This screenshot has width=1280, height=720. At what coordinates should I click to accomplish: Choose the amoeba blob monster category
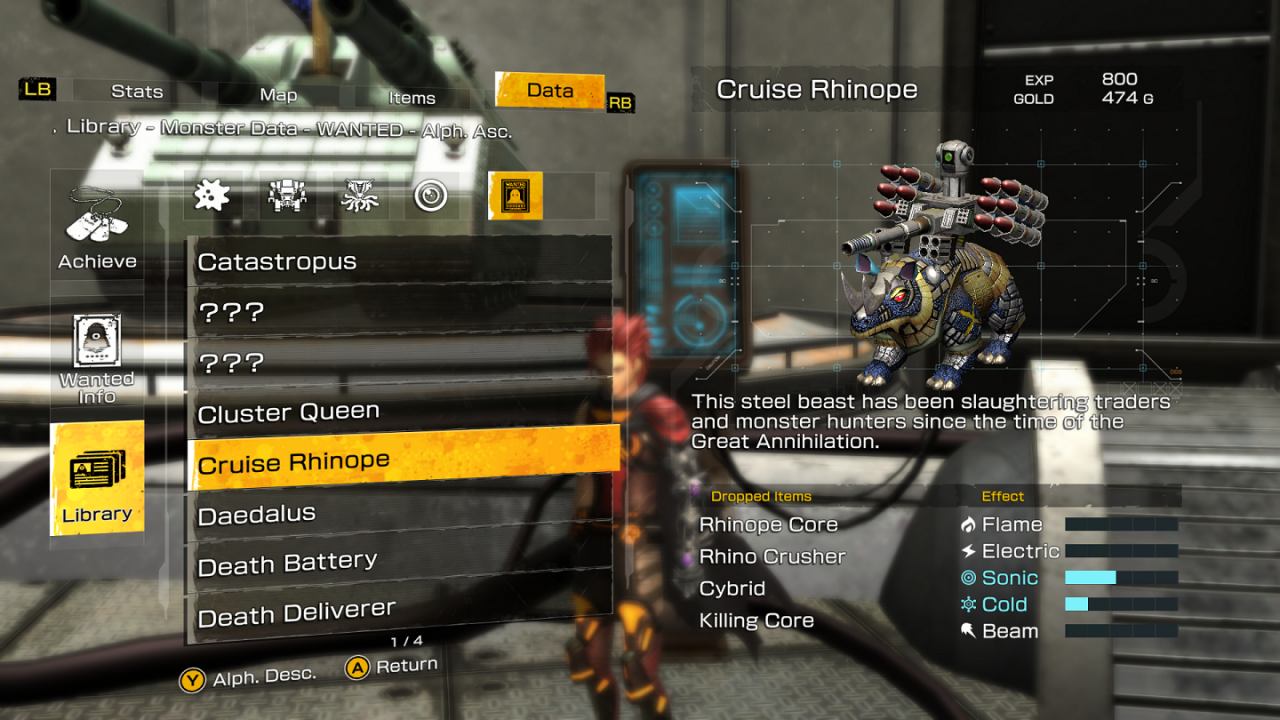click(211, 196)
